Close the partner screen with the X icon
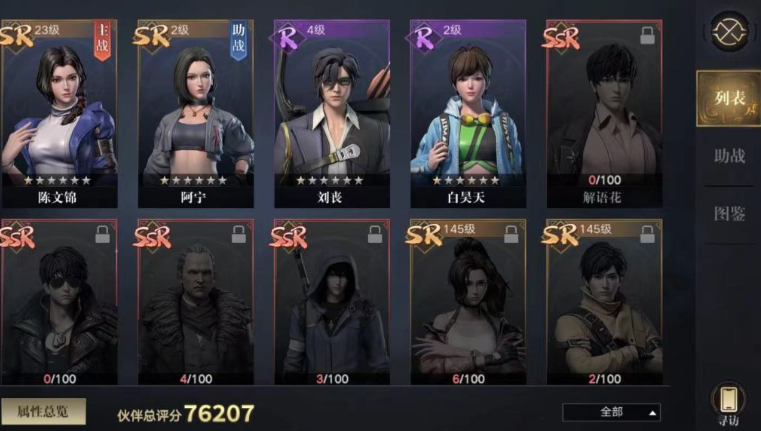This screenshot has height=431, width=761. (x=730, y=28)
